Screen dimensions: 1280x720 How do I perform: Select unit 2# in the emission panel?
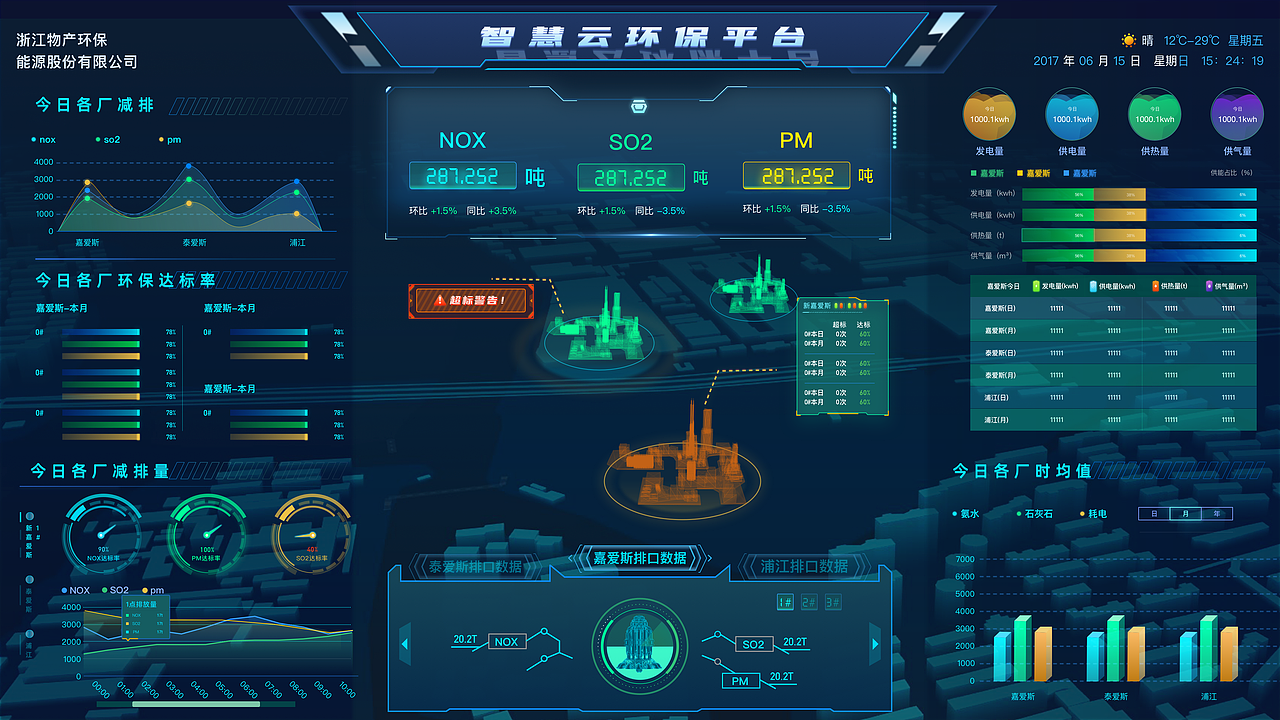(x=810, y=602)
